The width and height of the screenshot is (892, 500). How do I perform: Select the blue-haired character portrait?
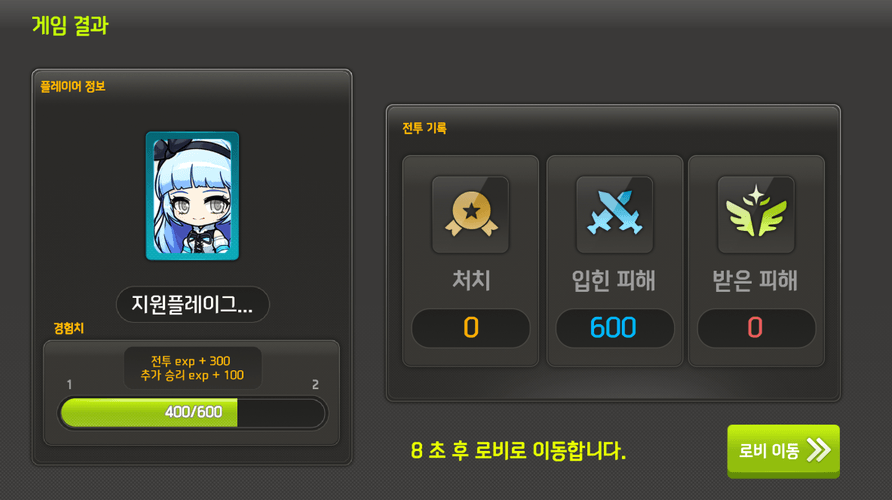coord(192,196)
